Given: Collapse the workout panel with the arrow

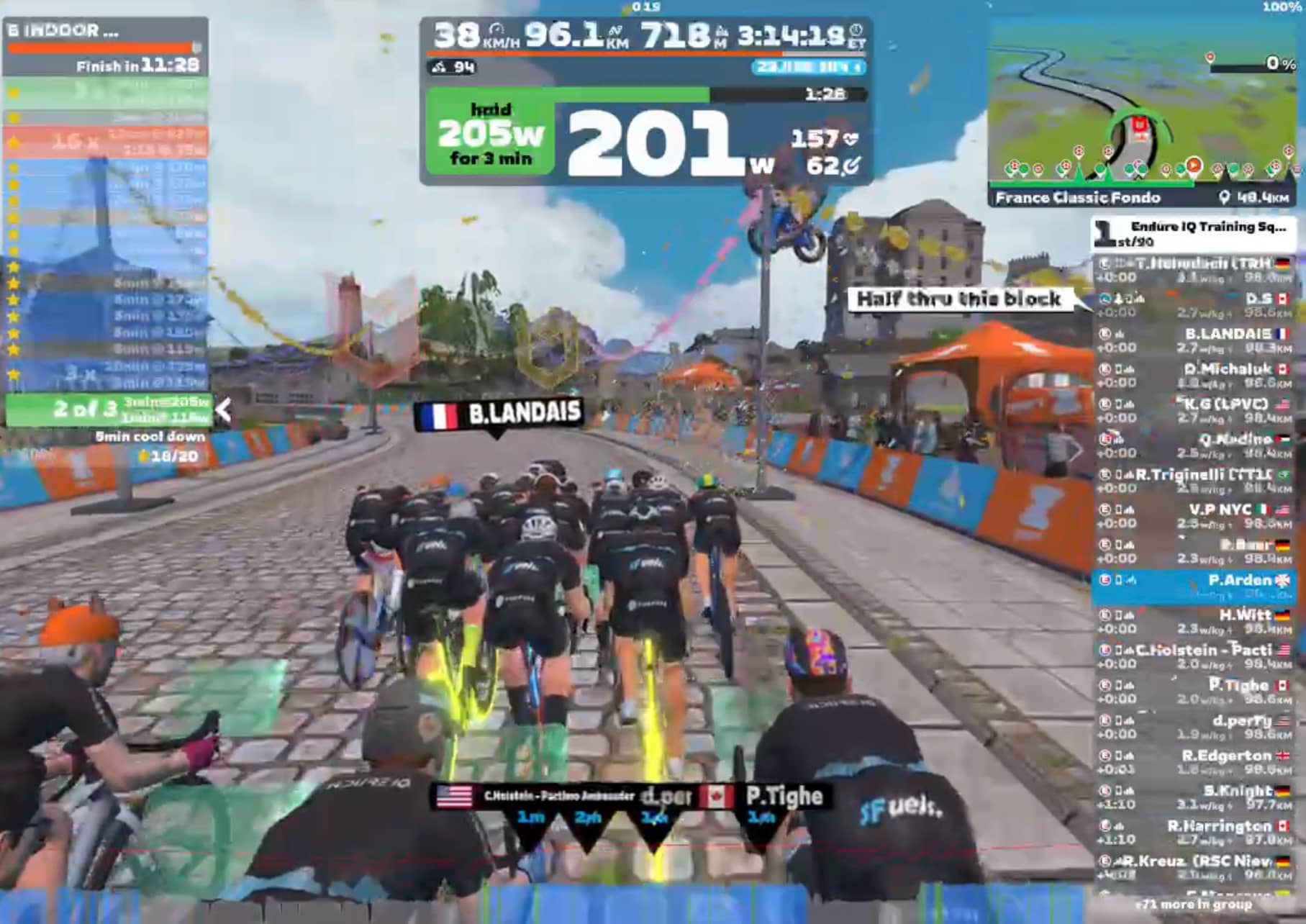Looking at the screenshot, I should tap(224, 411).
